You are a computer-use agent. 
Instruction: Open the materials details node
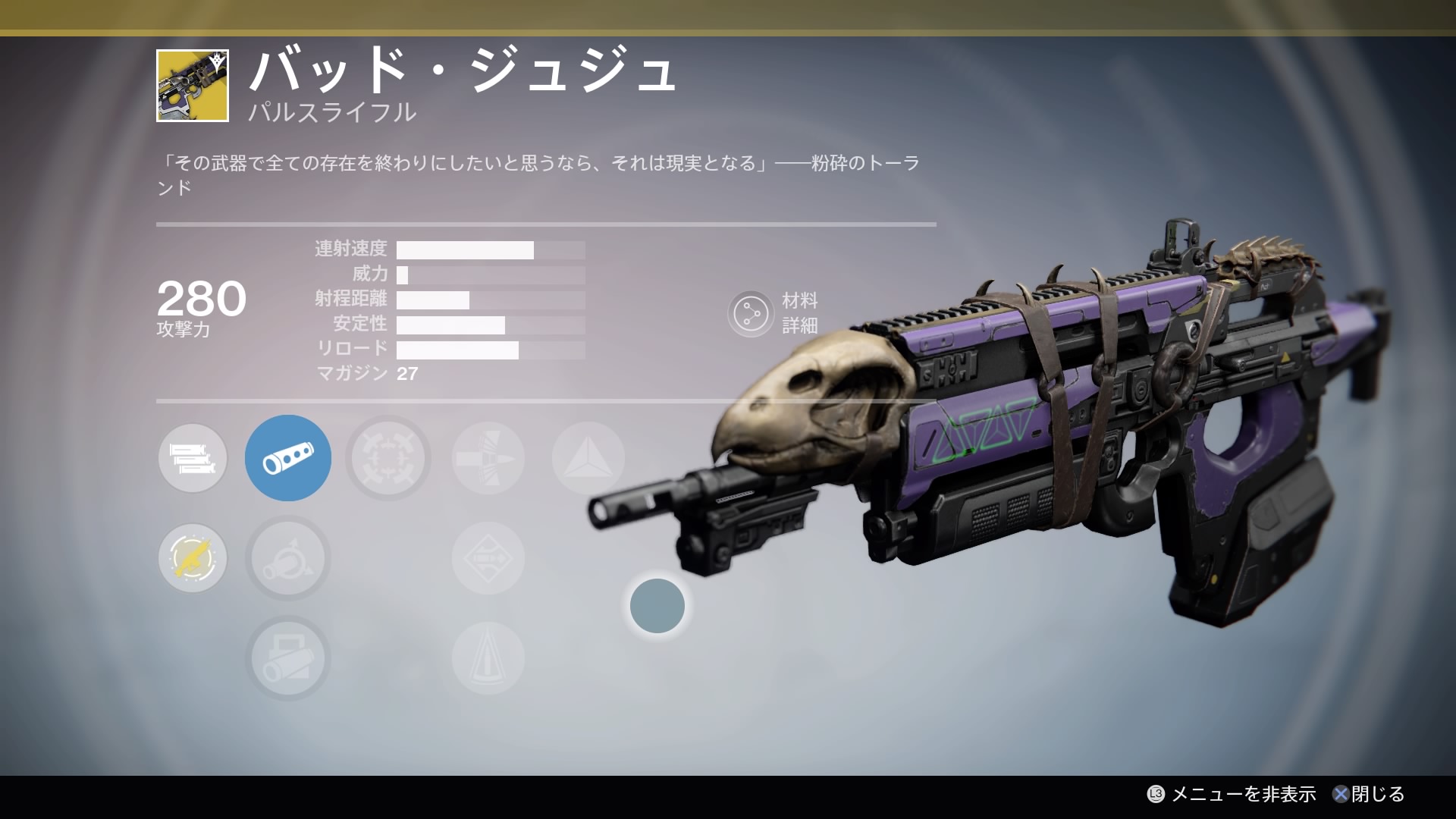coord(751,313)
